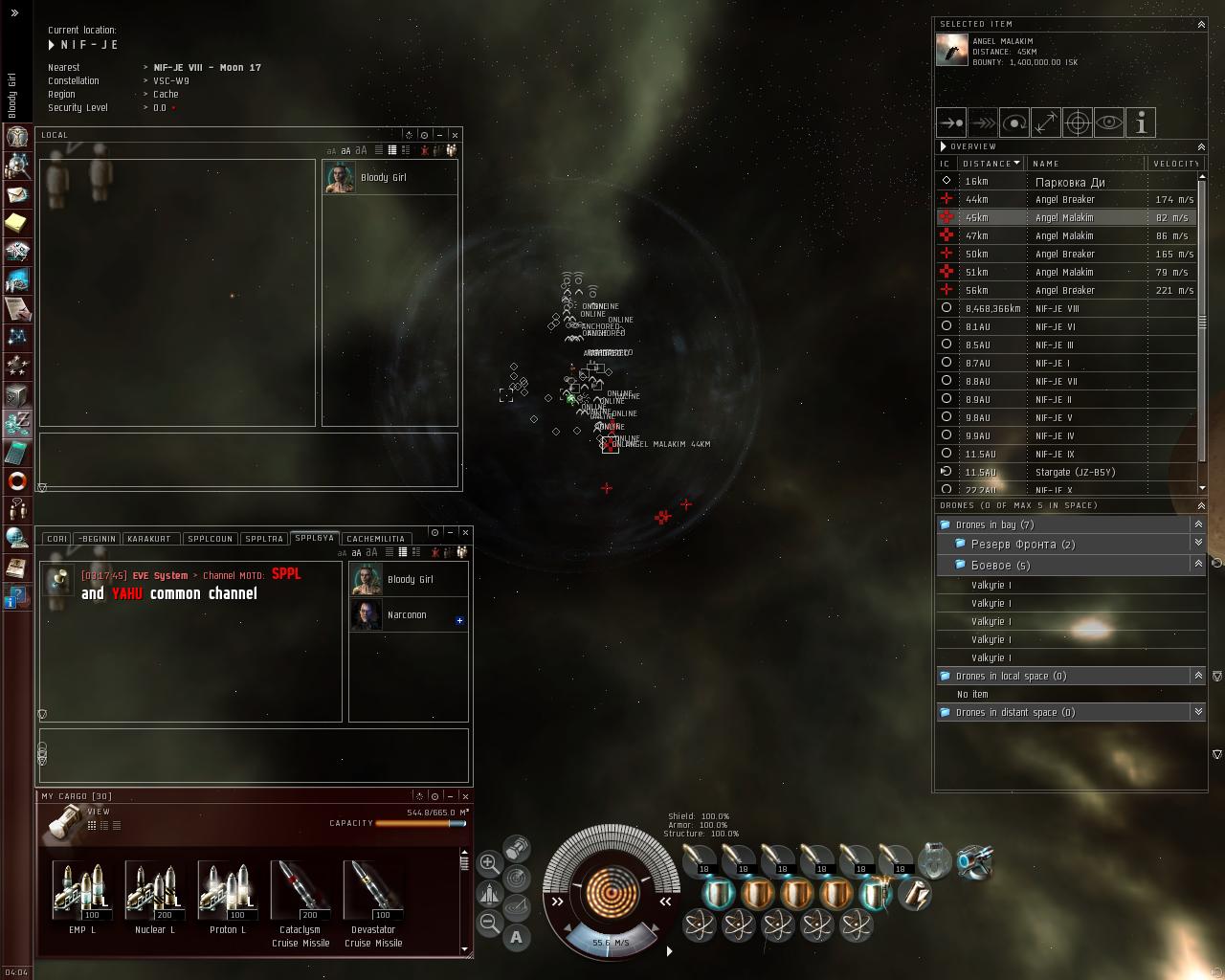
Task: Select the Stargate (JZ-B5Y) overview row
Action: coord(1075,472)
